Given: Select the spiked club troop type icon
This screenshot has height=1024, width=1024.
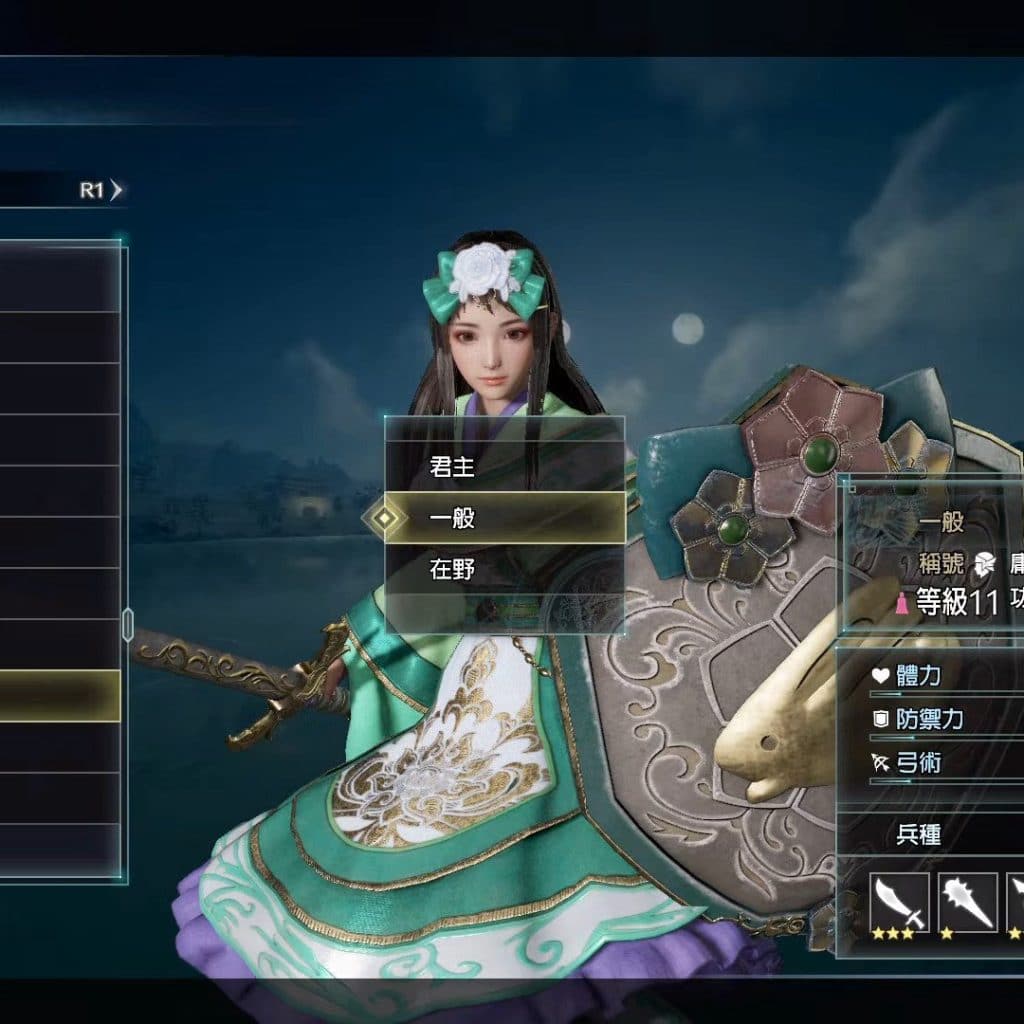Looking at the screenshot, I should [967, 902].
